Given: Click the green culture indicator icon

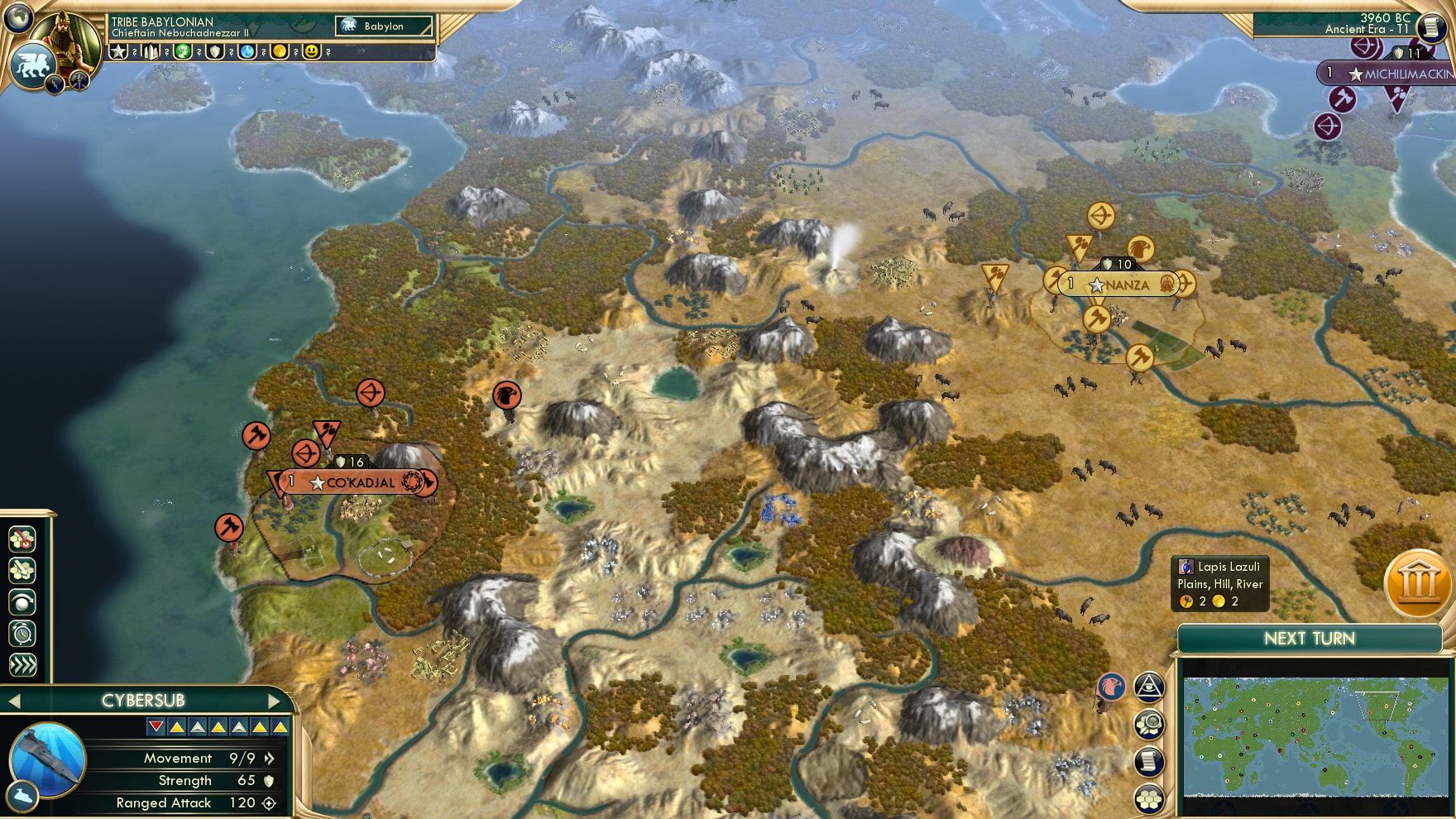Looking at the screenshot, I should (x=183, y=51).
